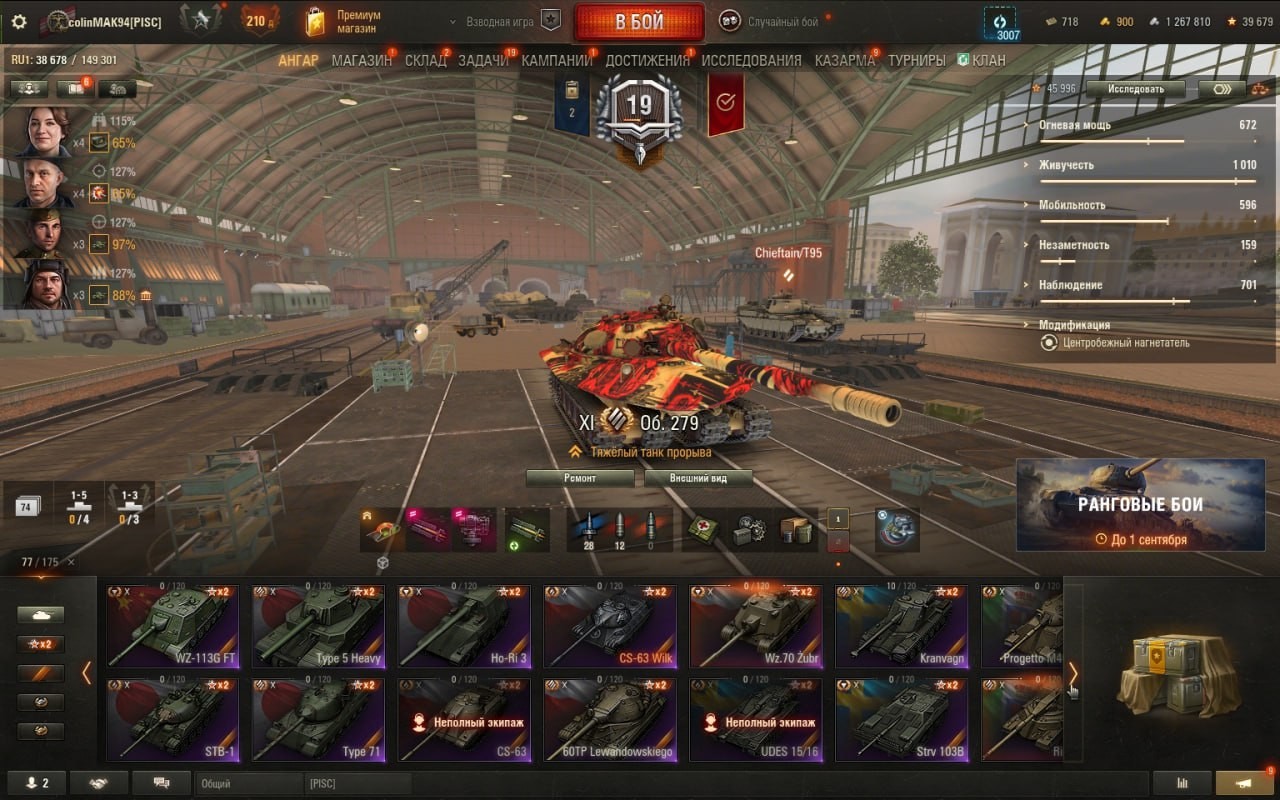Go to the ИССЛЕДОВАНИЯ research tab
The image size is (1280, 800).
coord(751,60)
